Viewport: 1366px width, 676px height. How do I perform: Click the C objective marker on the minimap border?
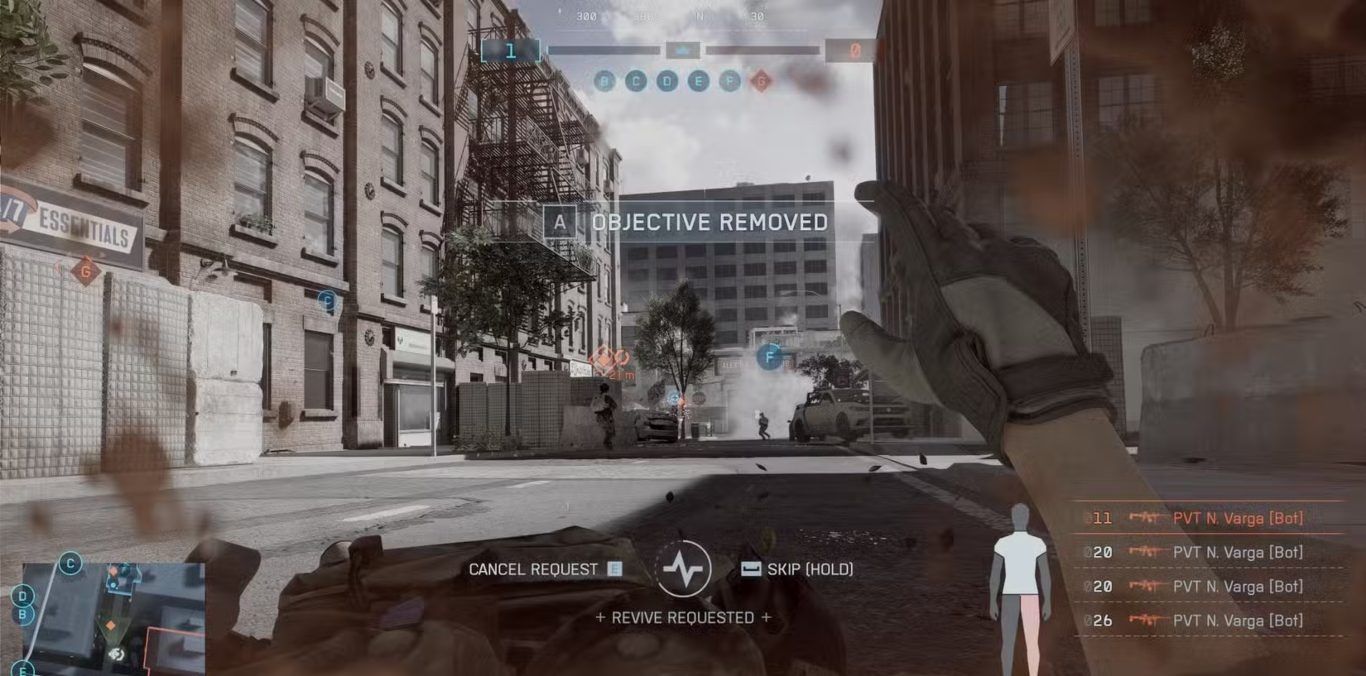pos(70,564)
